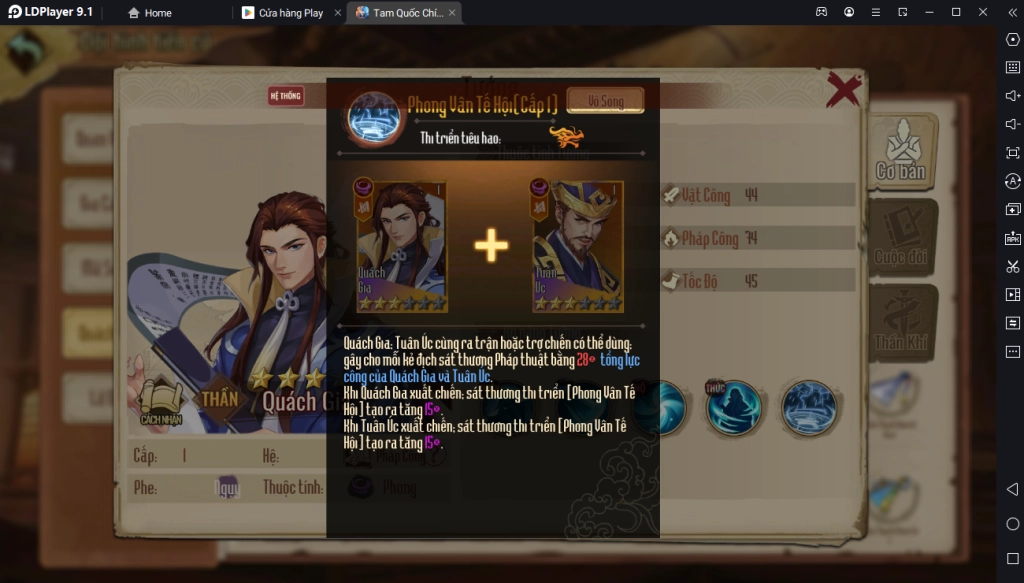The image size is (1024, 583).
Task: Open the Thần Khí tab
Action: pyautogui.click(x=902, y=324)
